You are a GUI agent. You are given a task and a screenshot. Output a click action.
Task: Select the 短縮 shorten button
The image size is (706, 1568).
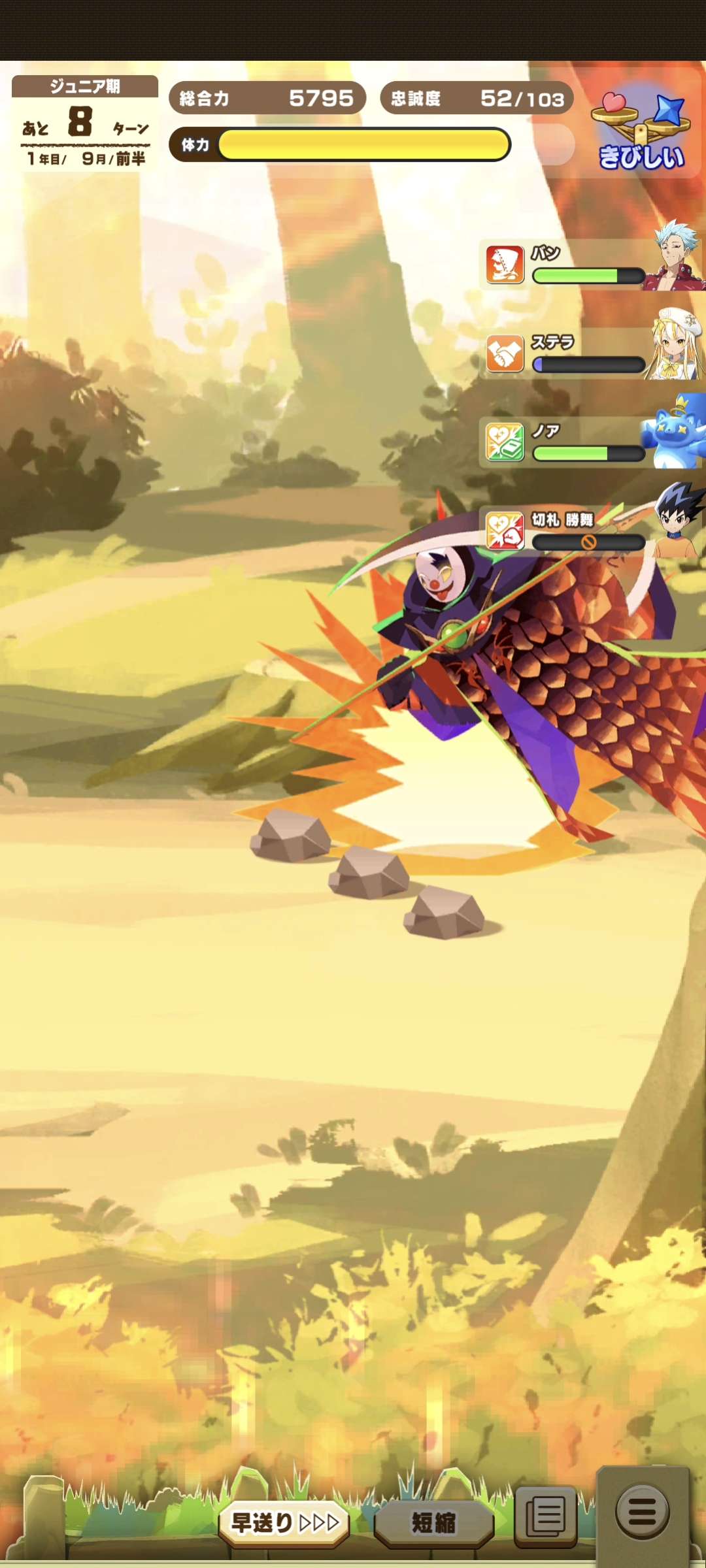tap(433, 1522)
